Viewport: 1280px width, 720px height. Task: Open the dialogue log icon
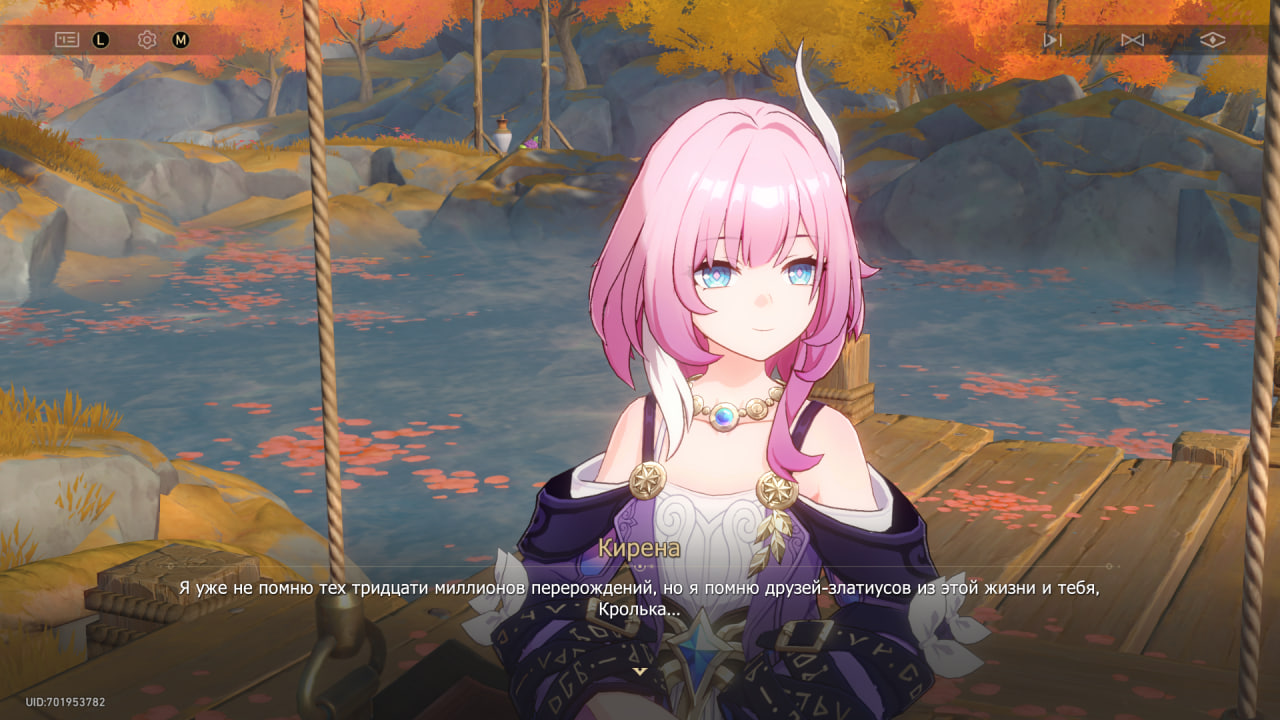tap(66, 40)
